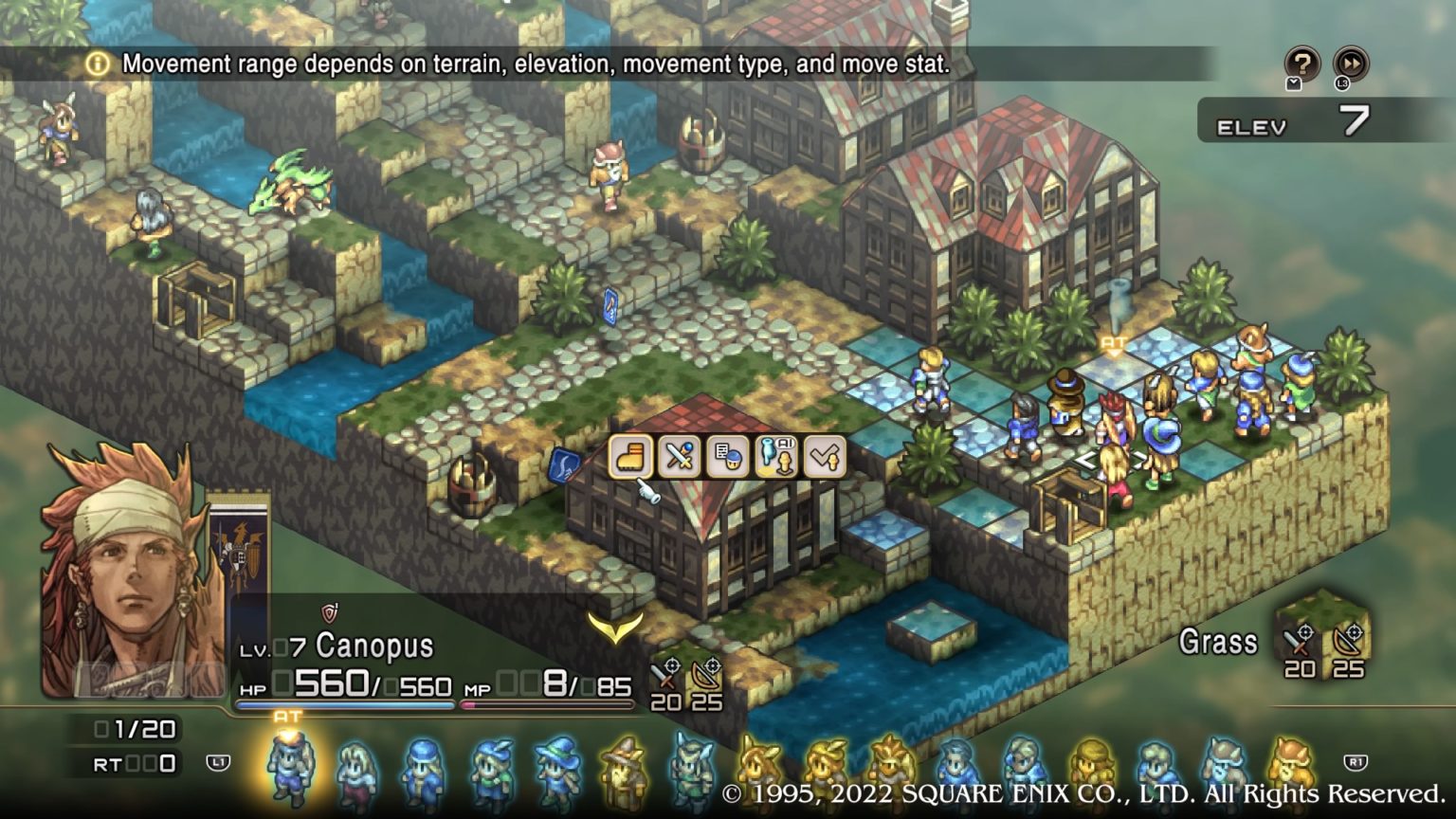
Task: Select the boot Move command
Action: 630,457
